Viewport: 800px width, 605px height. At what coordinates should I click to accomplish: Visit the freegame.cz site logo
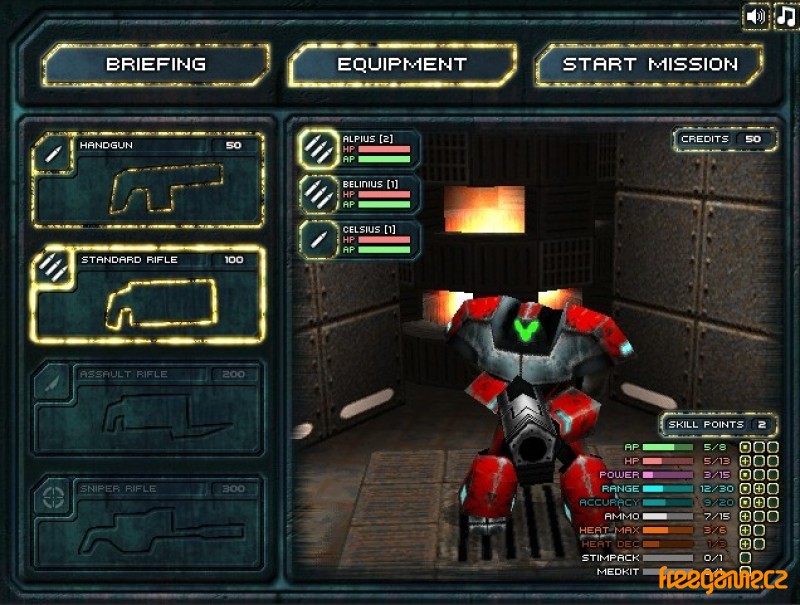click(722, 579)
